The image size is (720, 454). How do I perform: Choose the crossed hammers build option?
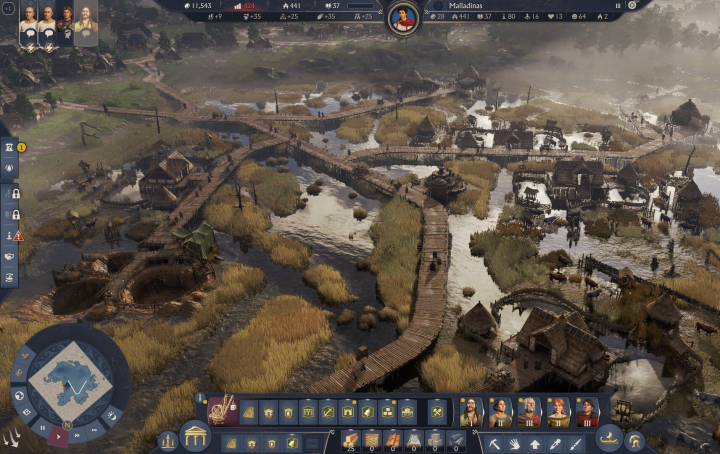click(437, 411)
